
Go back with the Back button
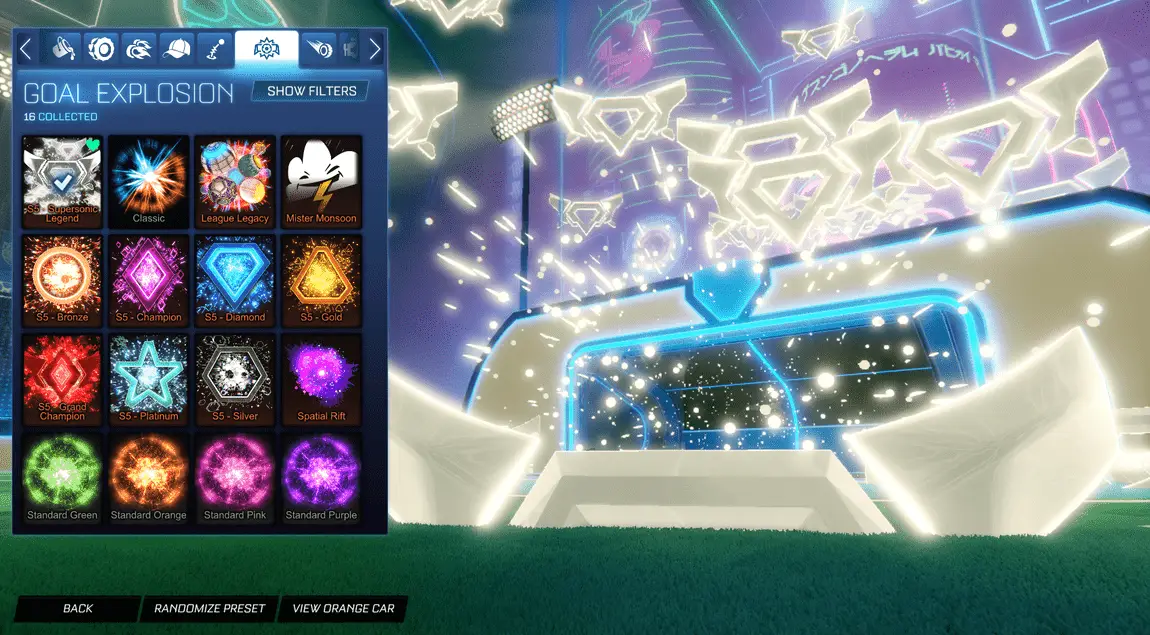pos(77,608)
